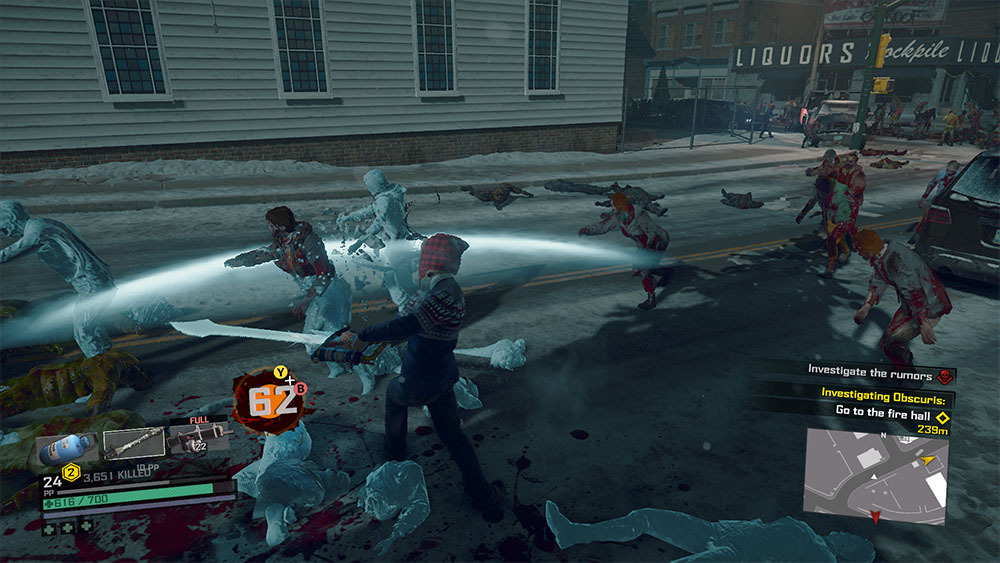Click the red skull icon beside Investigate the rumors
This screenshot has width=1000, height=563.
[x=942, y=376]
